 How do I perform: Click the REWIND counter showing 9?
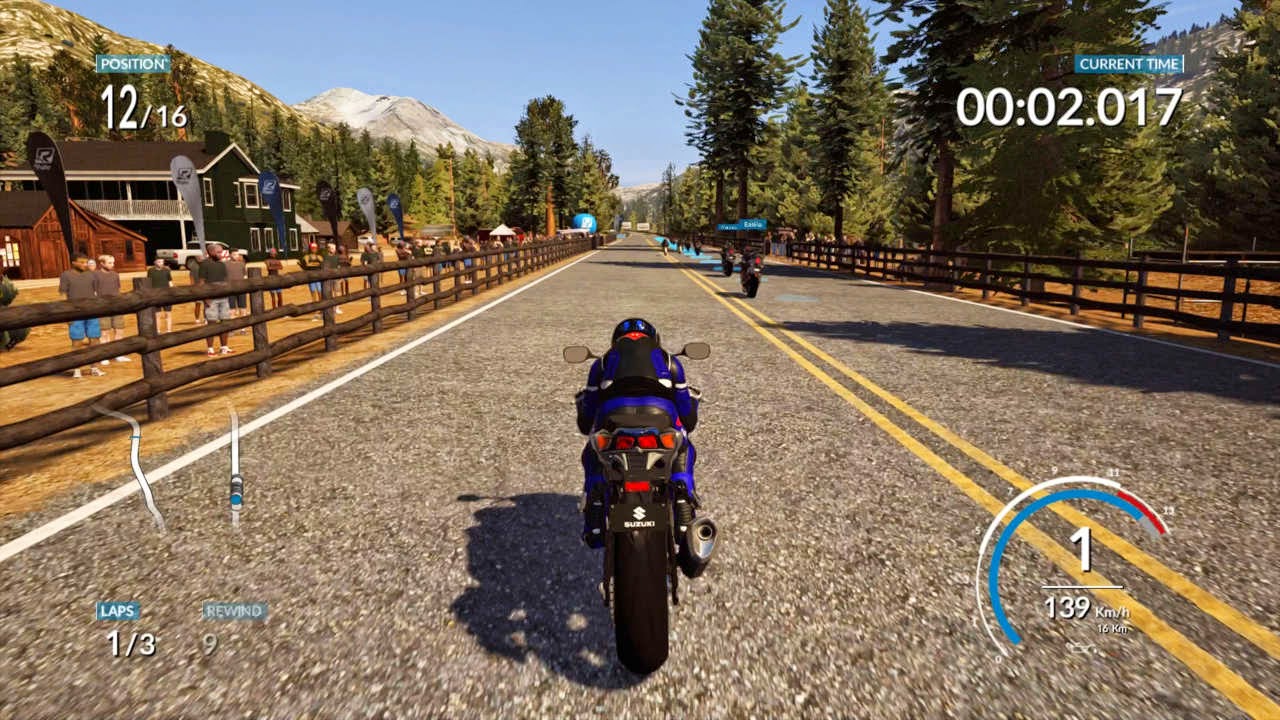coord(210,642)
